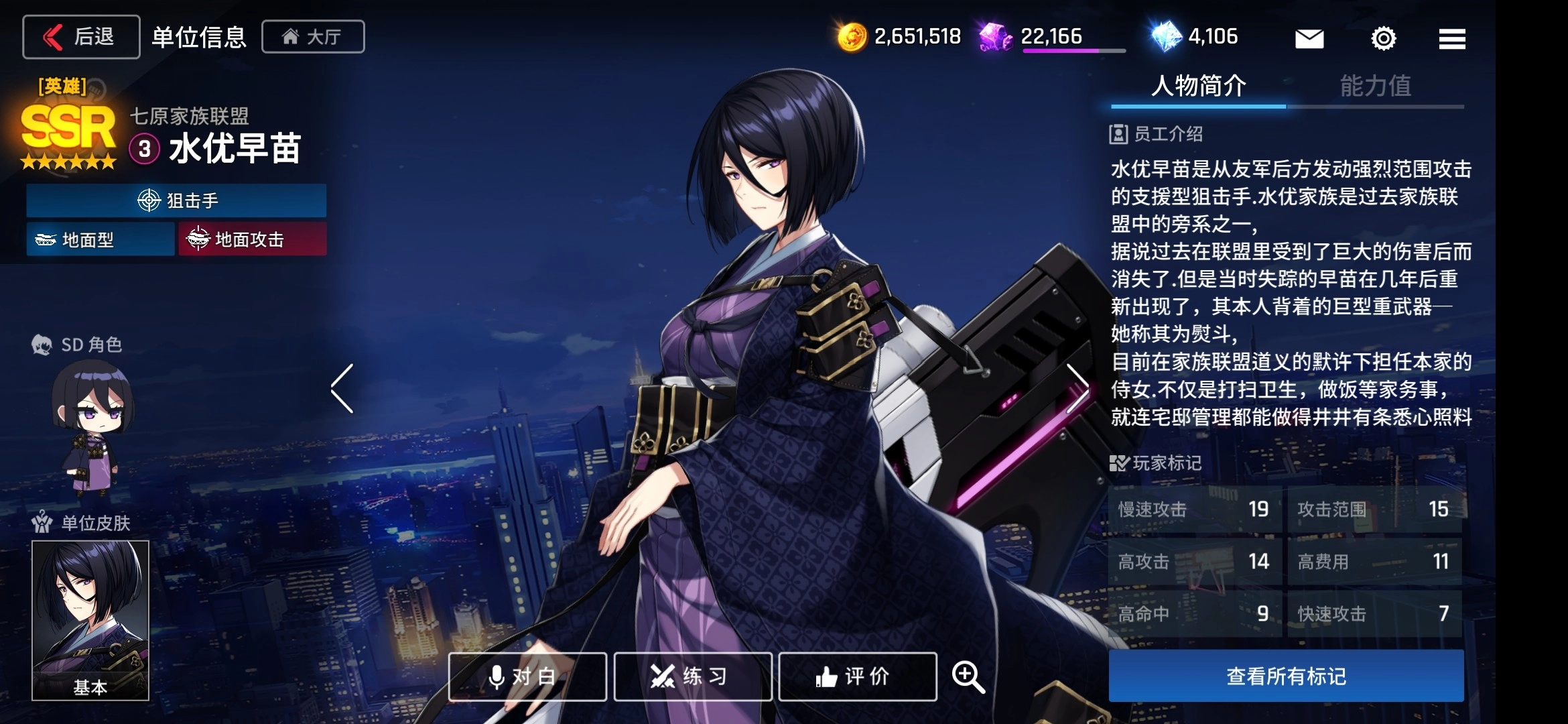Show the previous unit with left arrow
Screen dimensions: 1568x724
click(x=342, y=389)
